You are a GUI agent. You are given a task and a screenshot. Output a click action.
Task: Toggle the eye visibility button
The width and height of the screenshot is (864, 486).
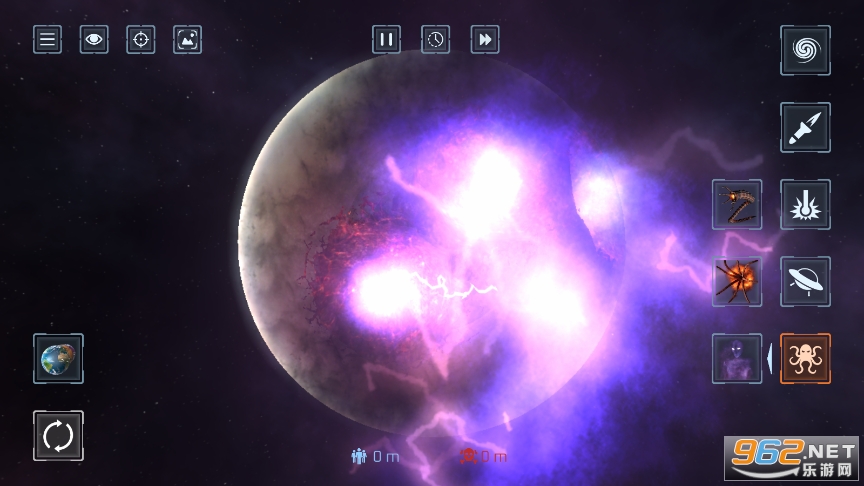coord(94,40)
